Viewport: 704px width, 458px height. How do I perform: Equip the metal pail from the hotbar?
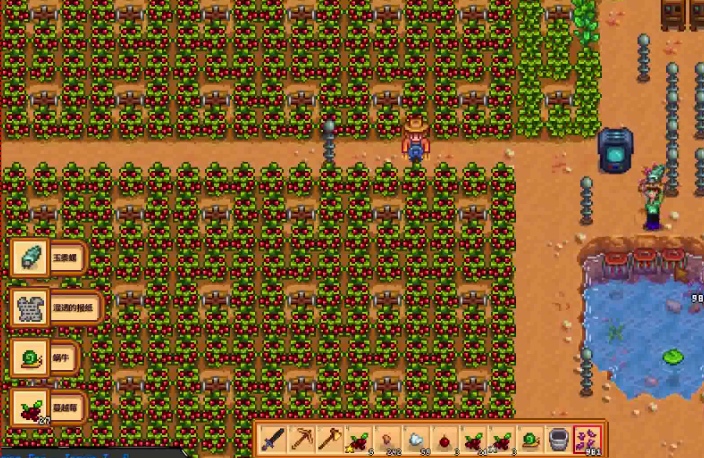click(558, 439)
